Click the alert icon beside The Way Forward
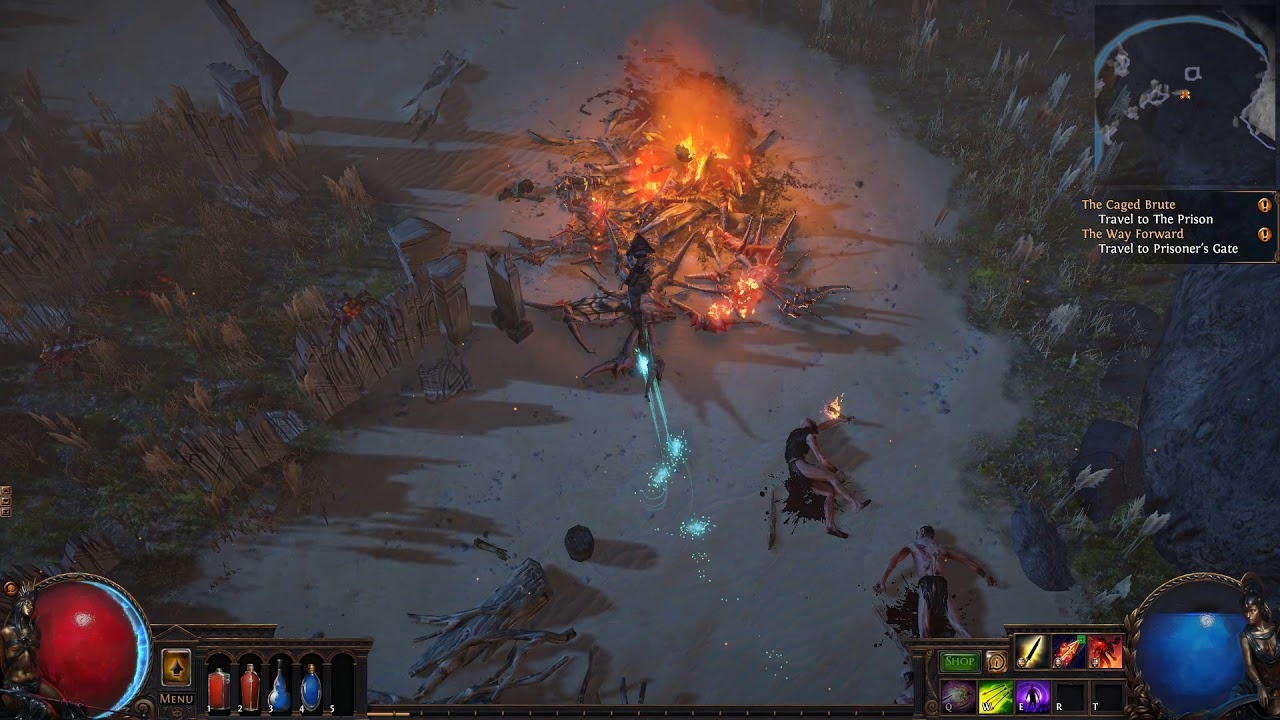The image size is (1280, 720). [x=1264, y=235]
